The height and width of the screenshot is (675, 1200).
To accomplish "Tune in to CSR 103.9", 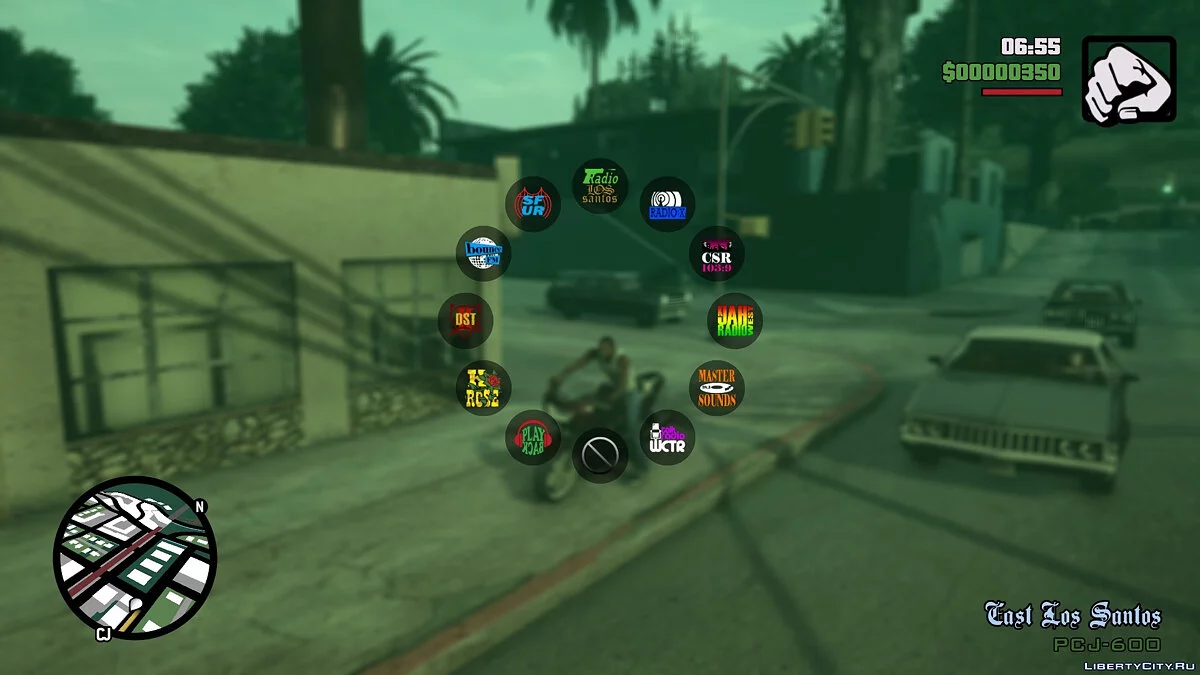I will [x=717, y=254].
